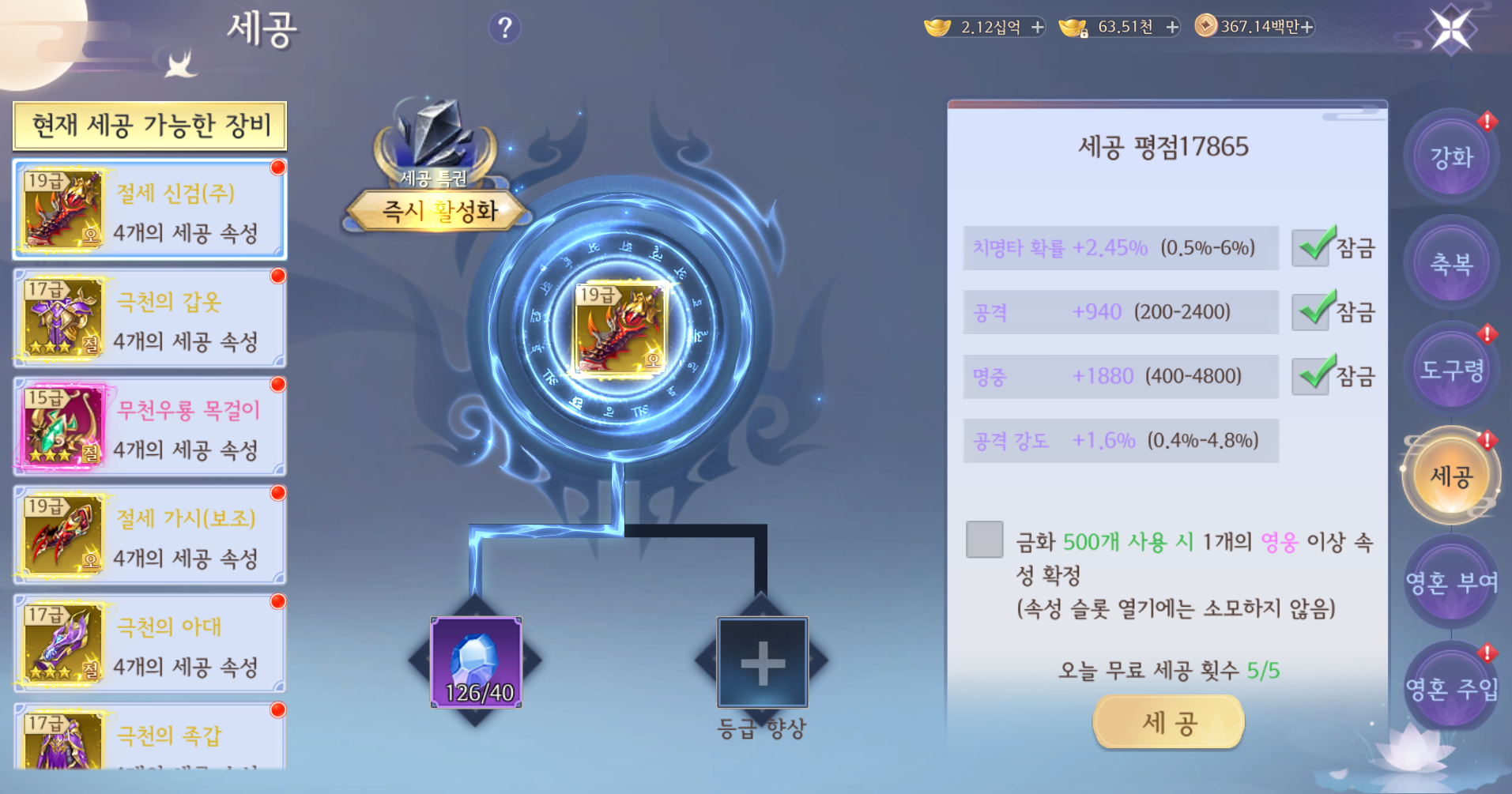
Task: Select 극천의 족갑 equipment row
Action: (x=150, y=739)
